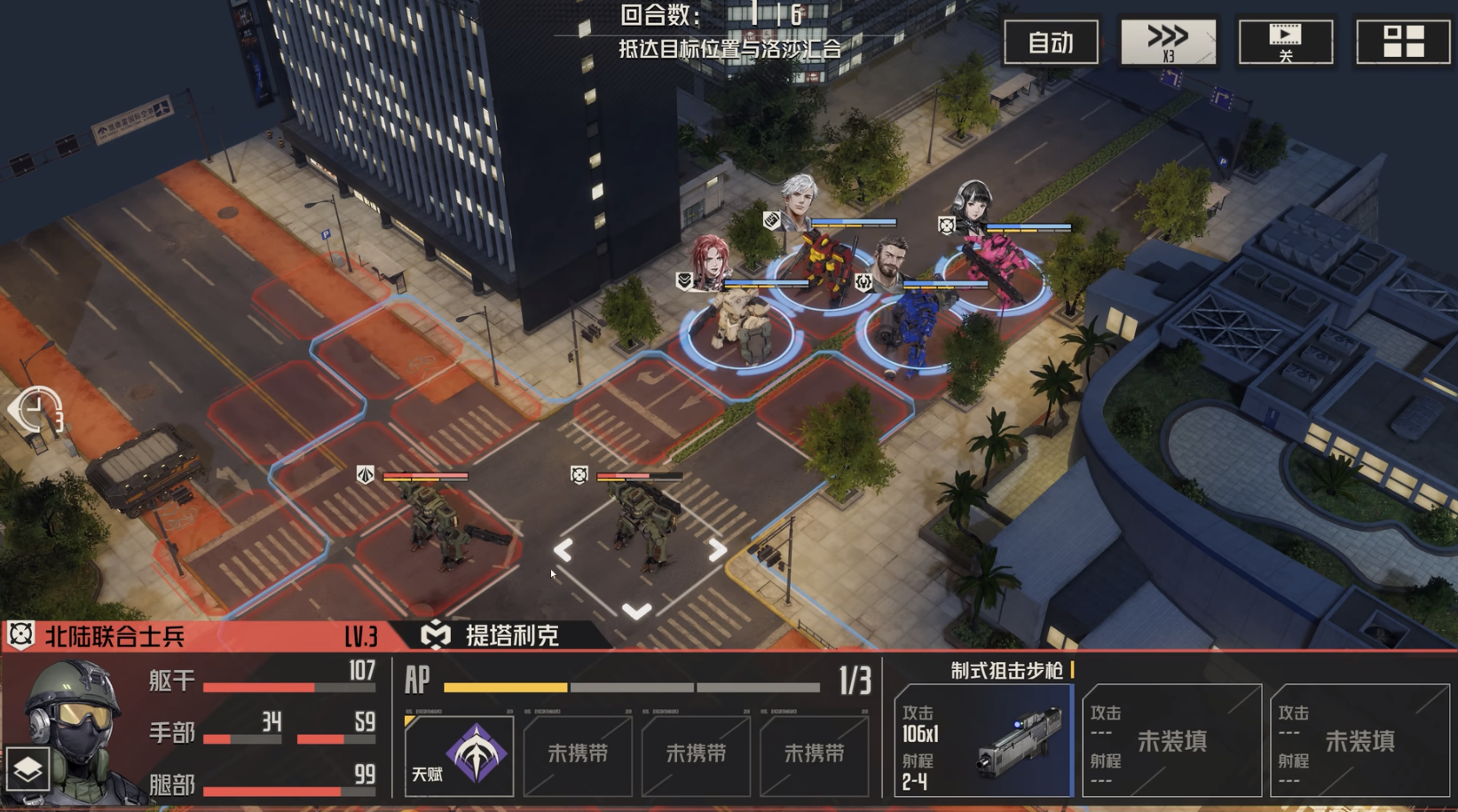This screenshot has width=1458, height=812.
Task: Rotate the selected mech to face left
Action: click(563, 550)
